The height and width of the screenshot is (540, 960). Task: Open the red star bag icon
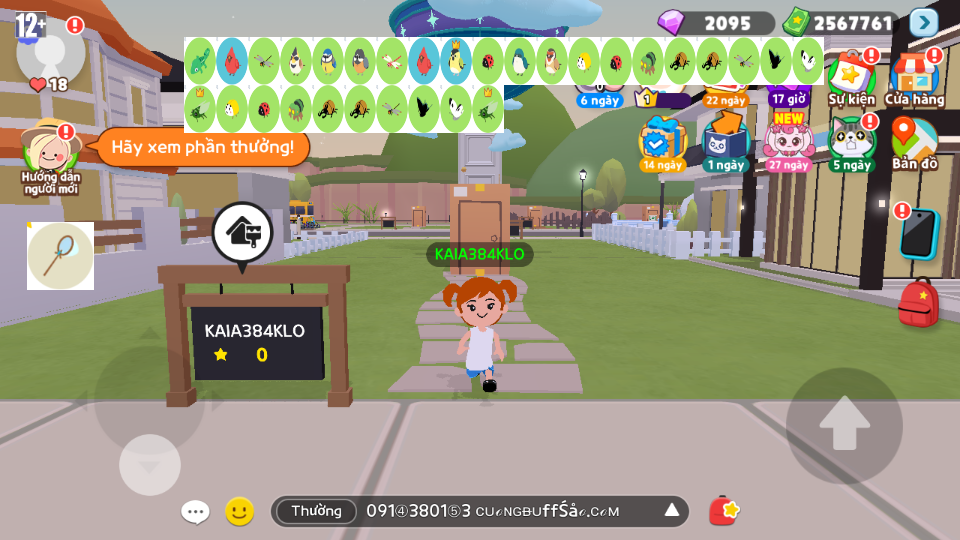coord(724,511)
